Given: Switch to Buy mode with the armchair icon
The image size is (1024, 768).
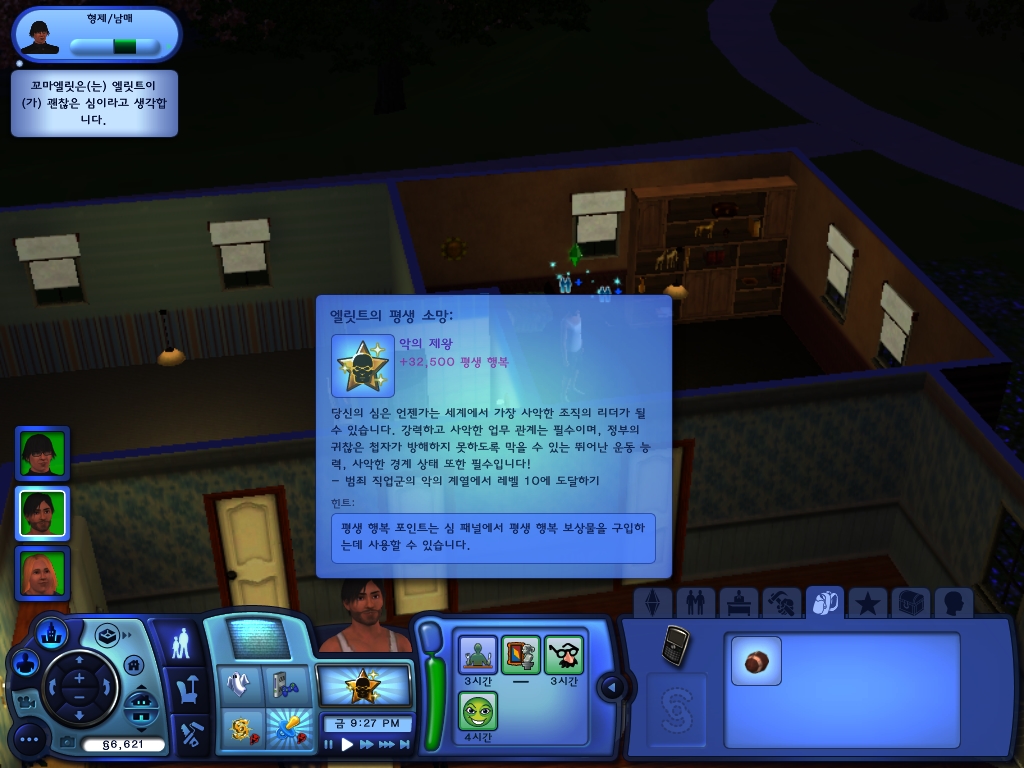Looking at the screenshot, I should click(x=185, y=690).
